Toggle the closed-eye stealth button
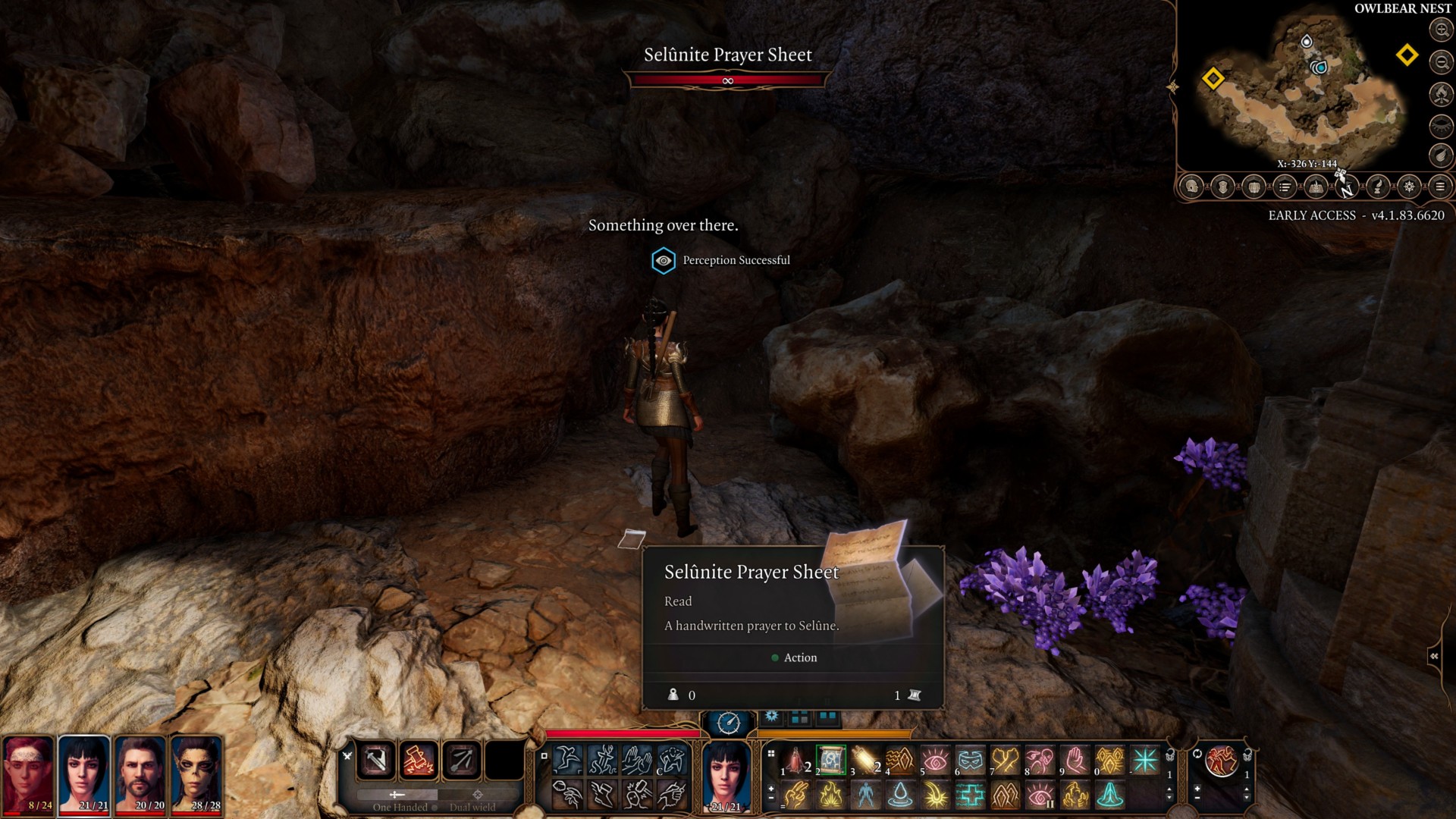 click(1441, 125)
